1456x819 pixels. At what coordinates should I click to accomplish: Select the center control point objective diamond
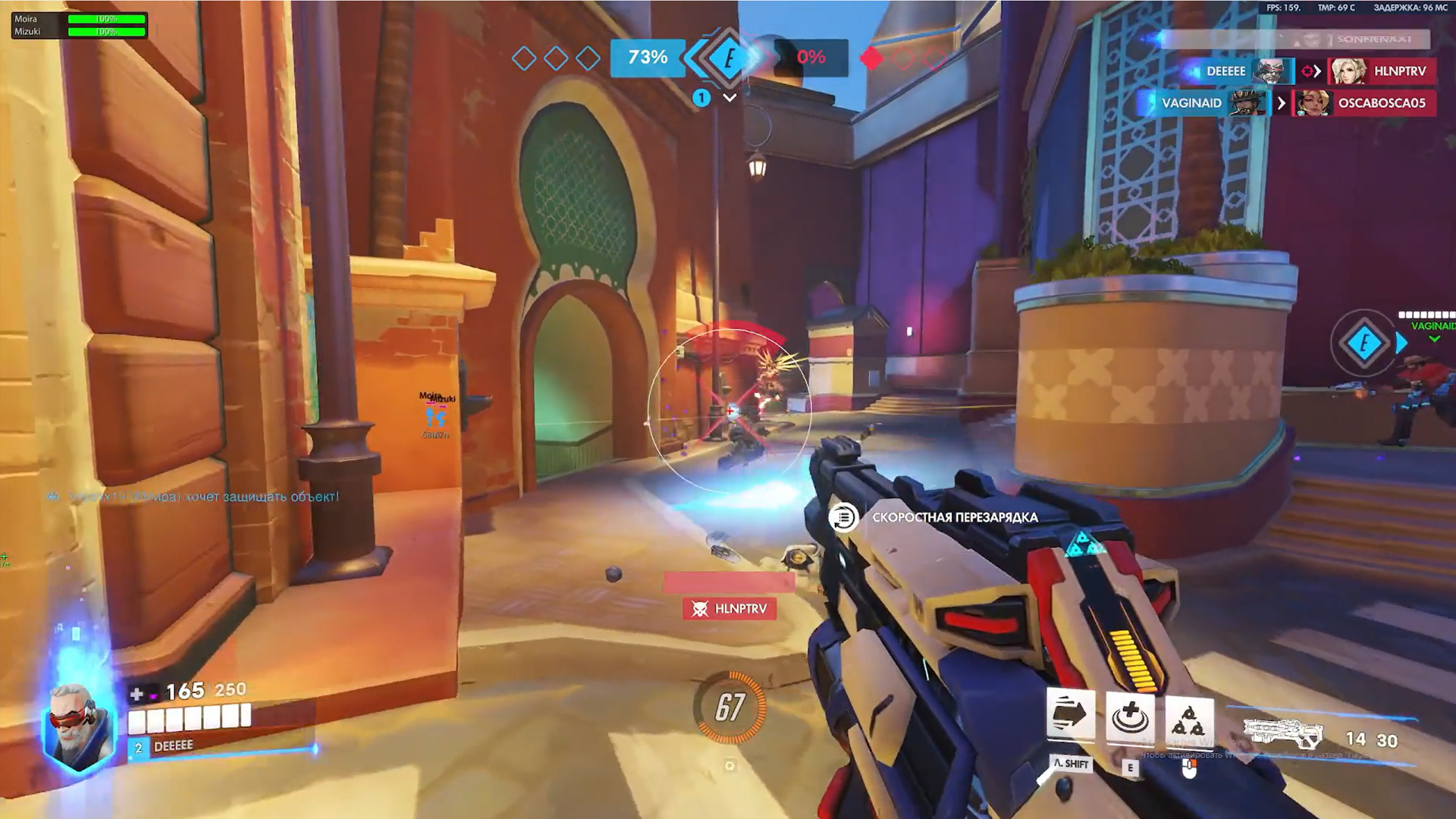(x=729, y=58)
